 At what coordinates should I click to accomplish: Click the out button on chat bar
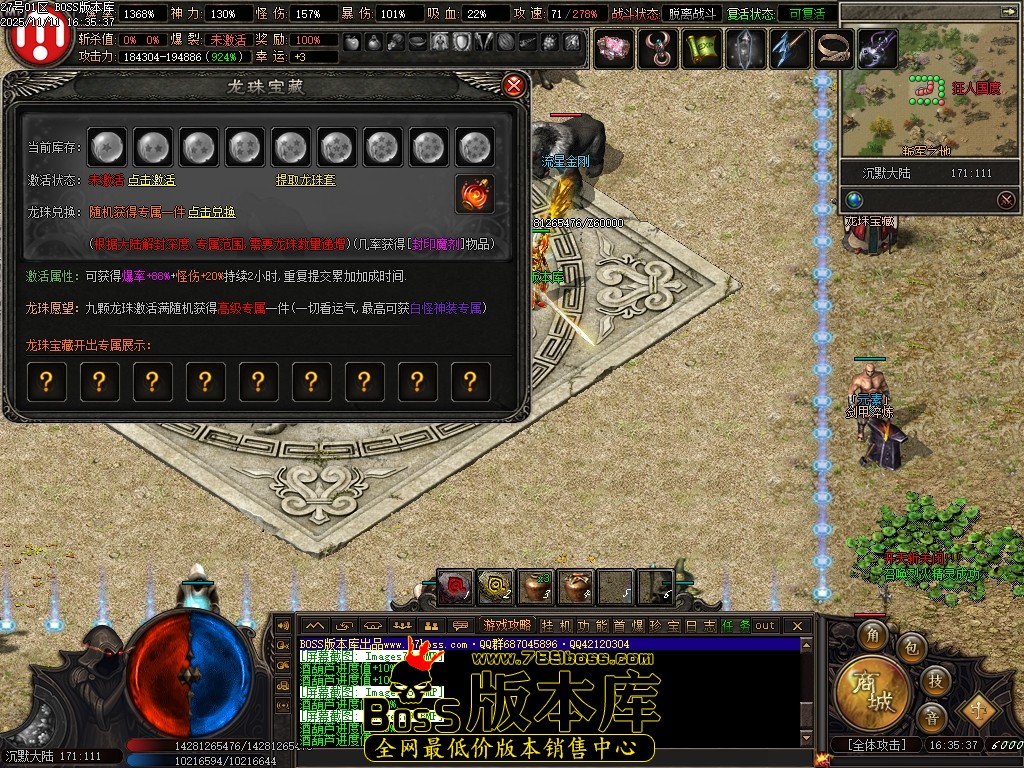[765, 625]
